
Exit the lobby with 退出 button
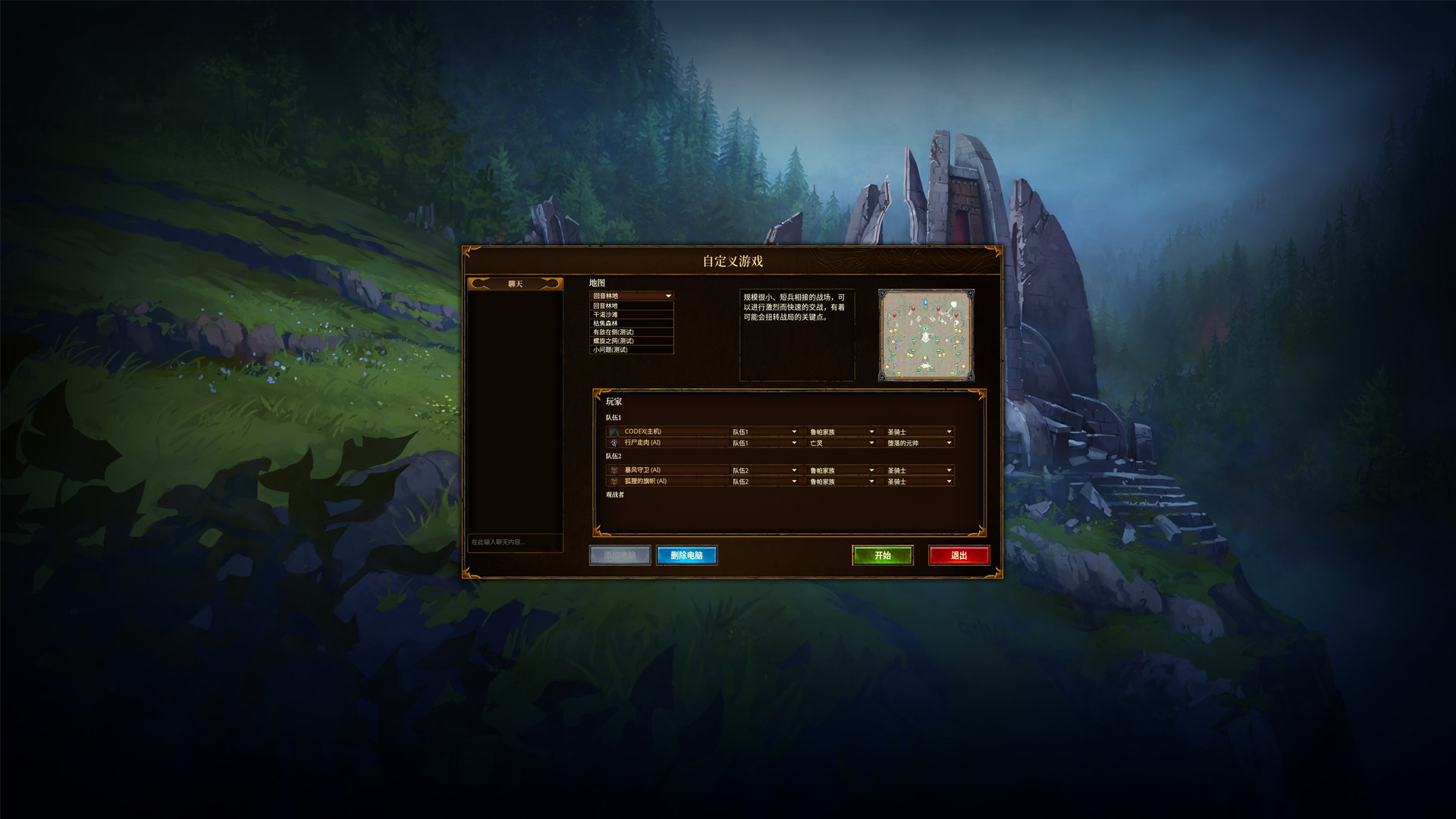pyautogui.click(x=959, y=555)
